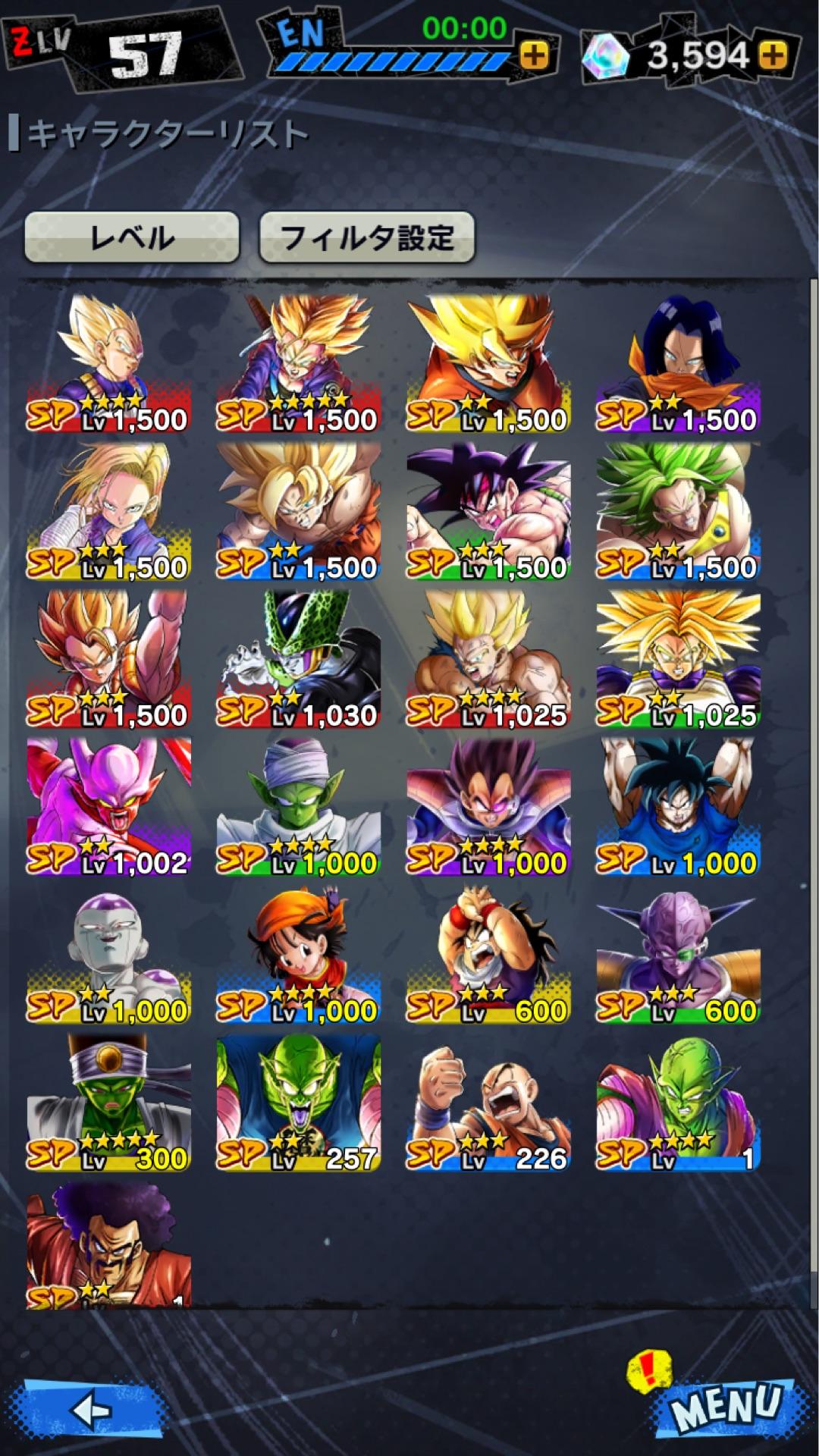Select the Lv 226 Krillin character

coord(488,1103)
